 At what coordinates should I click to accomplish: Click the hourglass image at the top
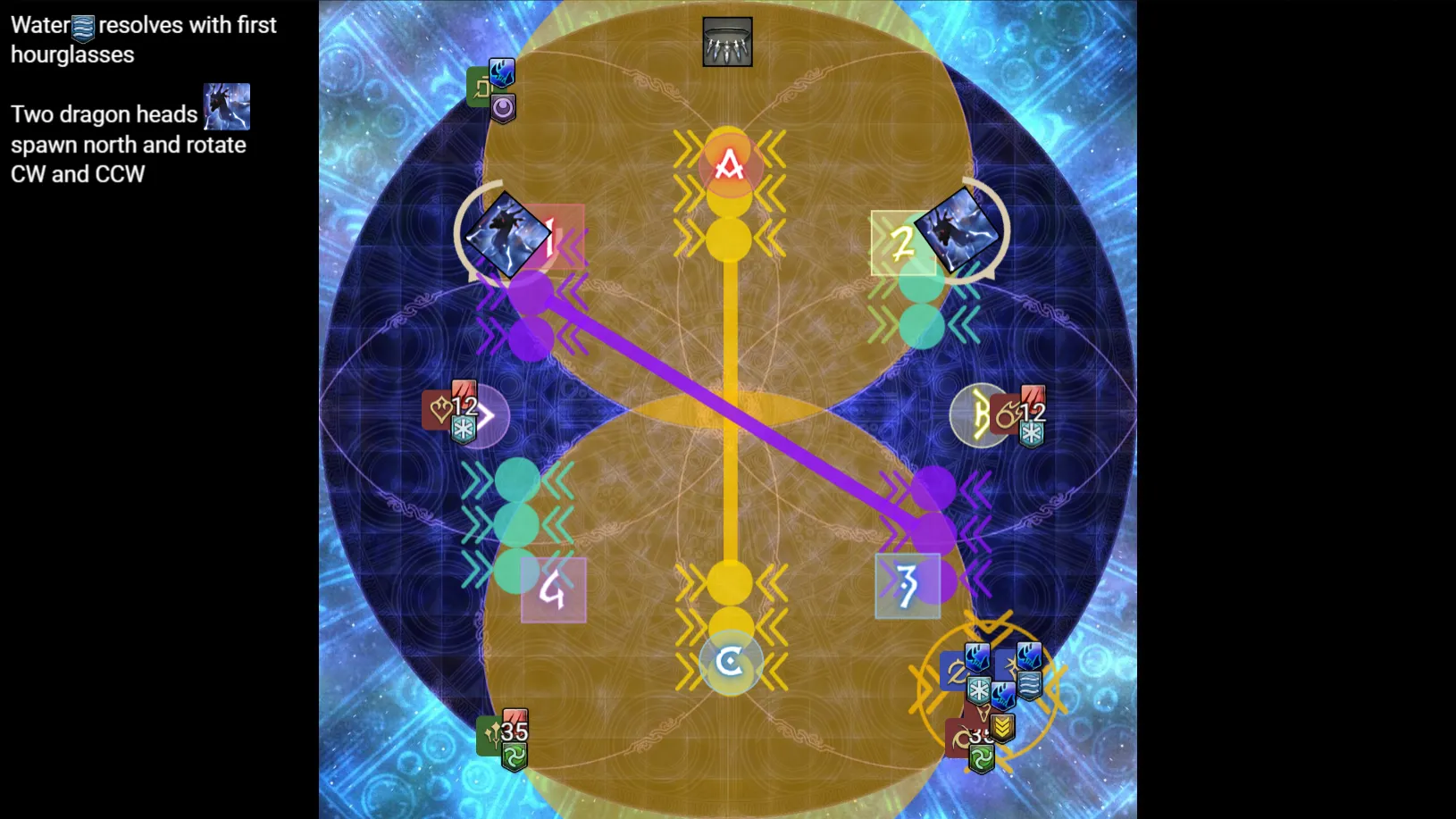(729, 41)
